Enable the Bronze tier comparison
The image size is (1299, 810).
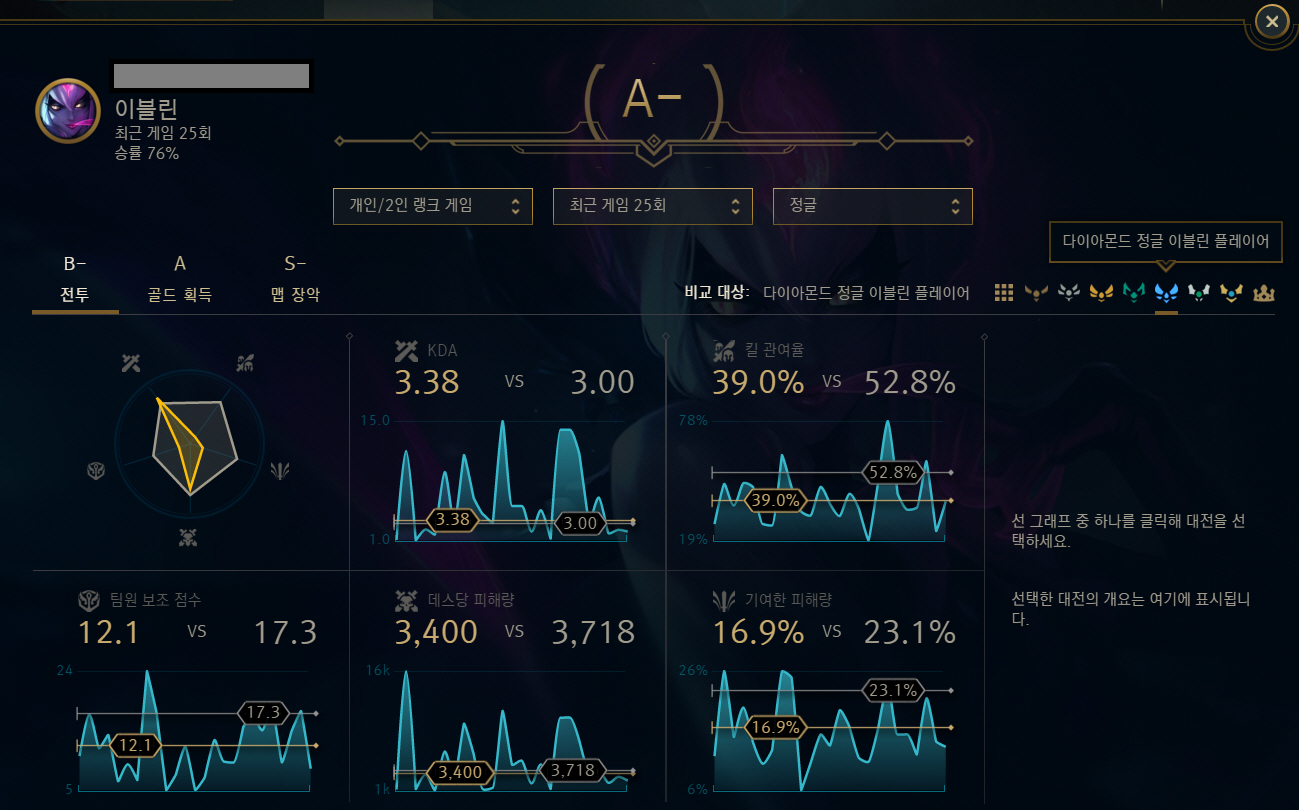click(x=1037, y=293)
